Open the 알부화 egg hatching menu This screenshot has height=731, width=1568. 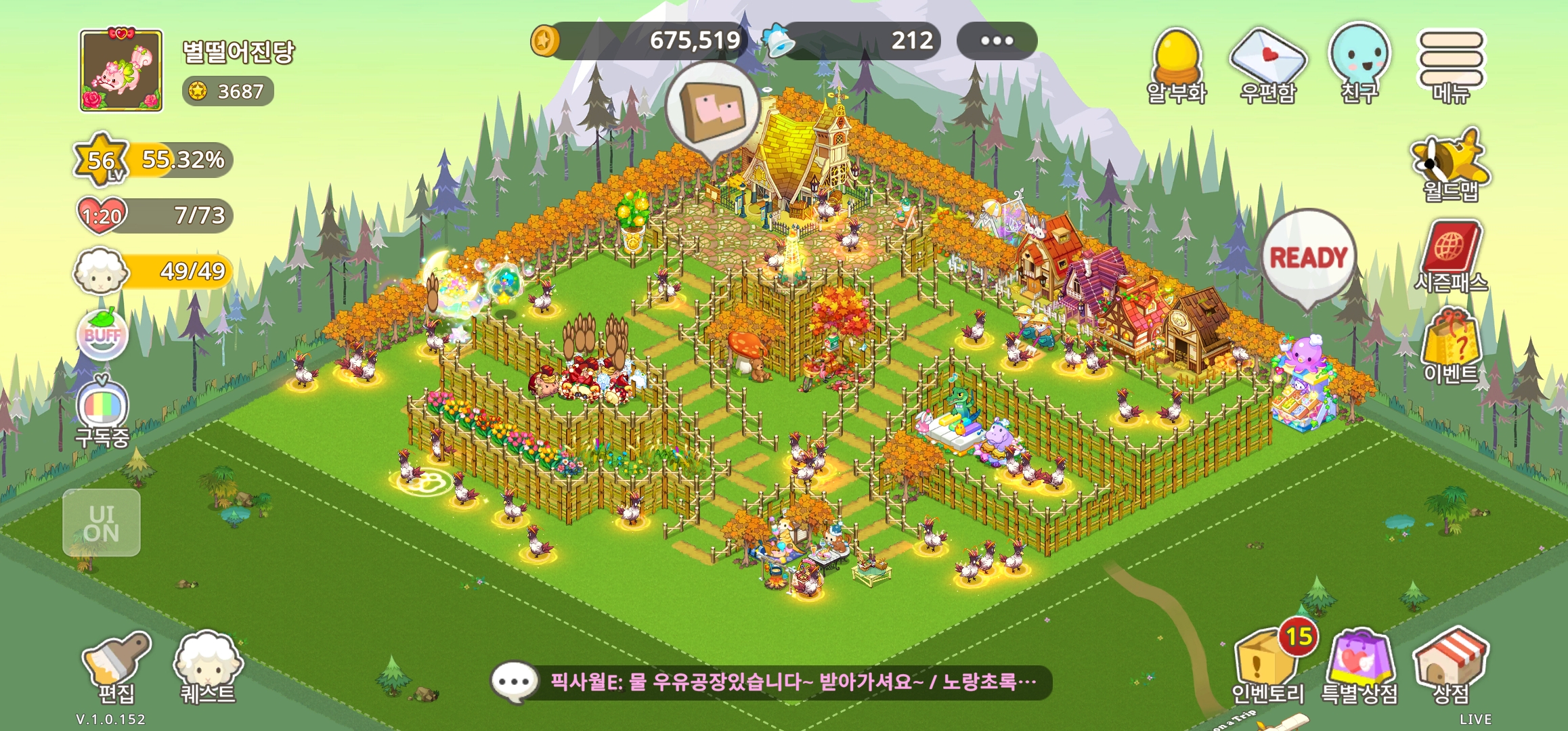tap(1177, 64)
